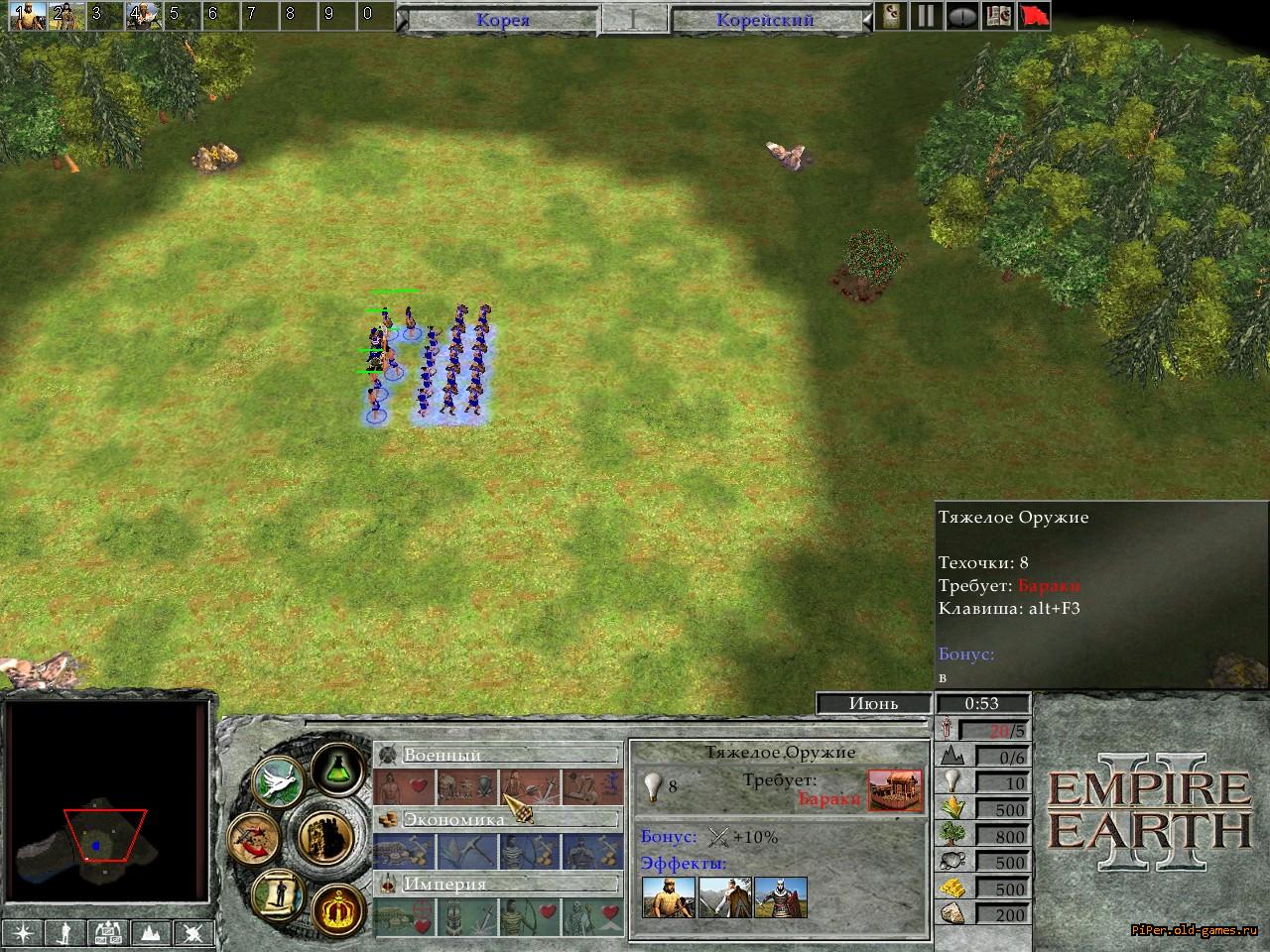Pause the game with the pause button
The height and width of the screenshot is (952, 1270).
926,16
